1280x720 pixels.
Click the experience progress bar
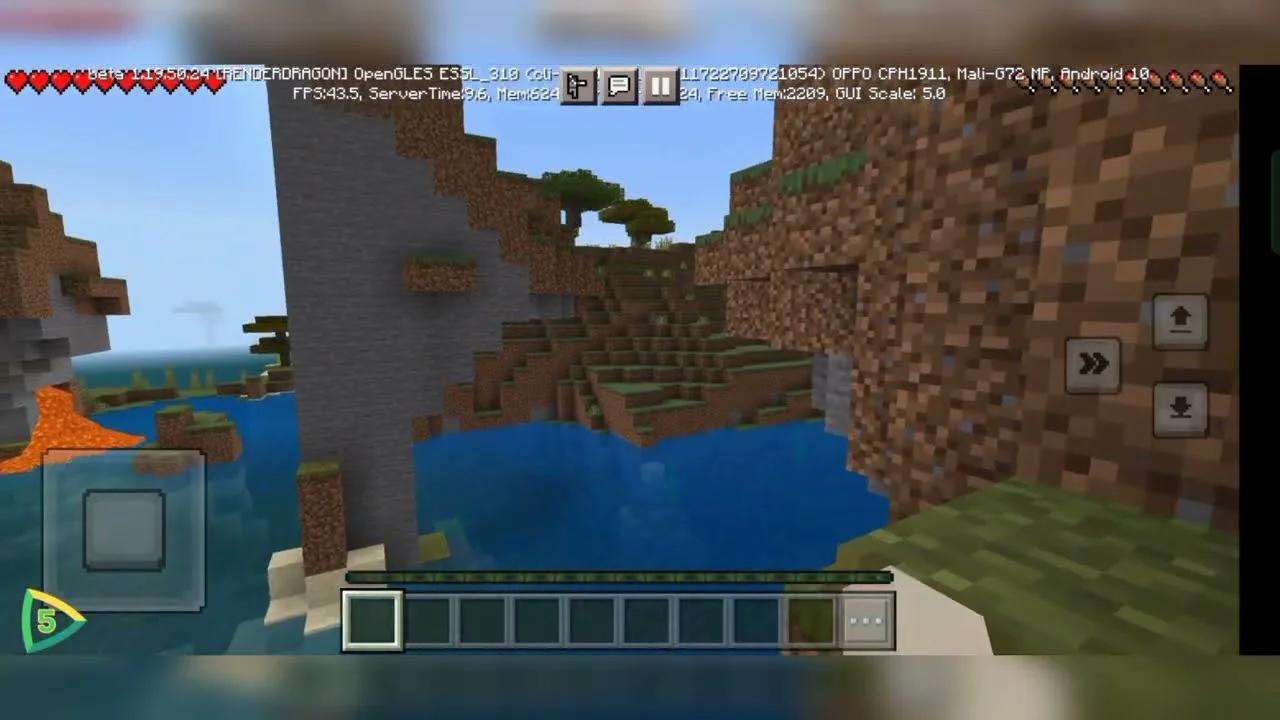(617, 577)
